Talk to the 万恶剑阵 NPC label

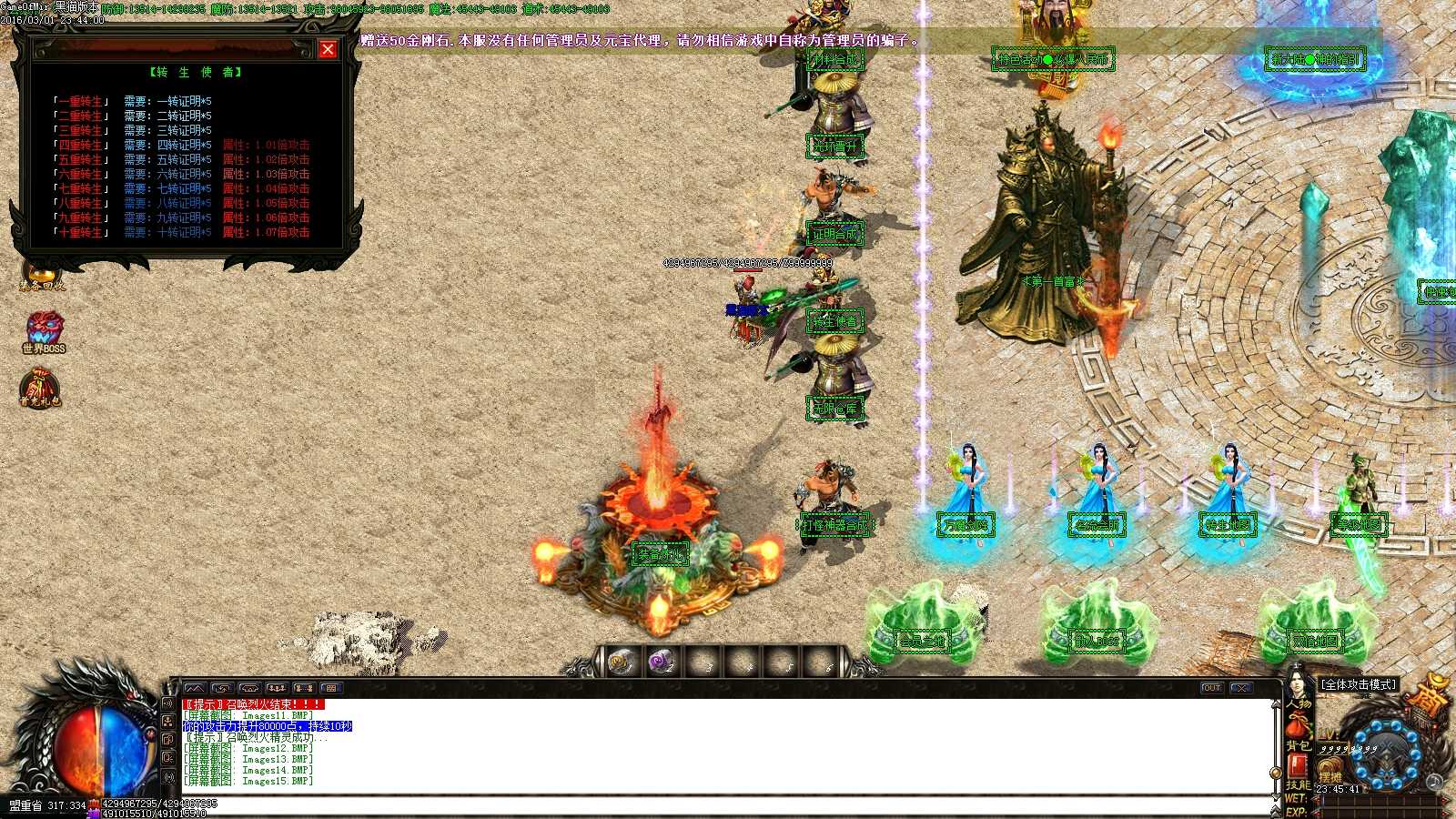(966, 525)
